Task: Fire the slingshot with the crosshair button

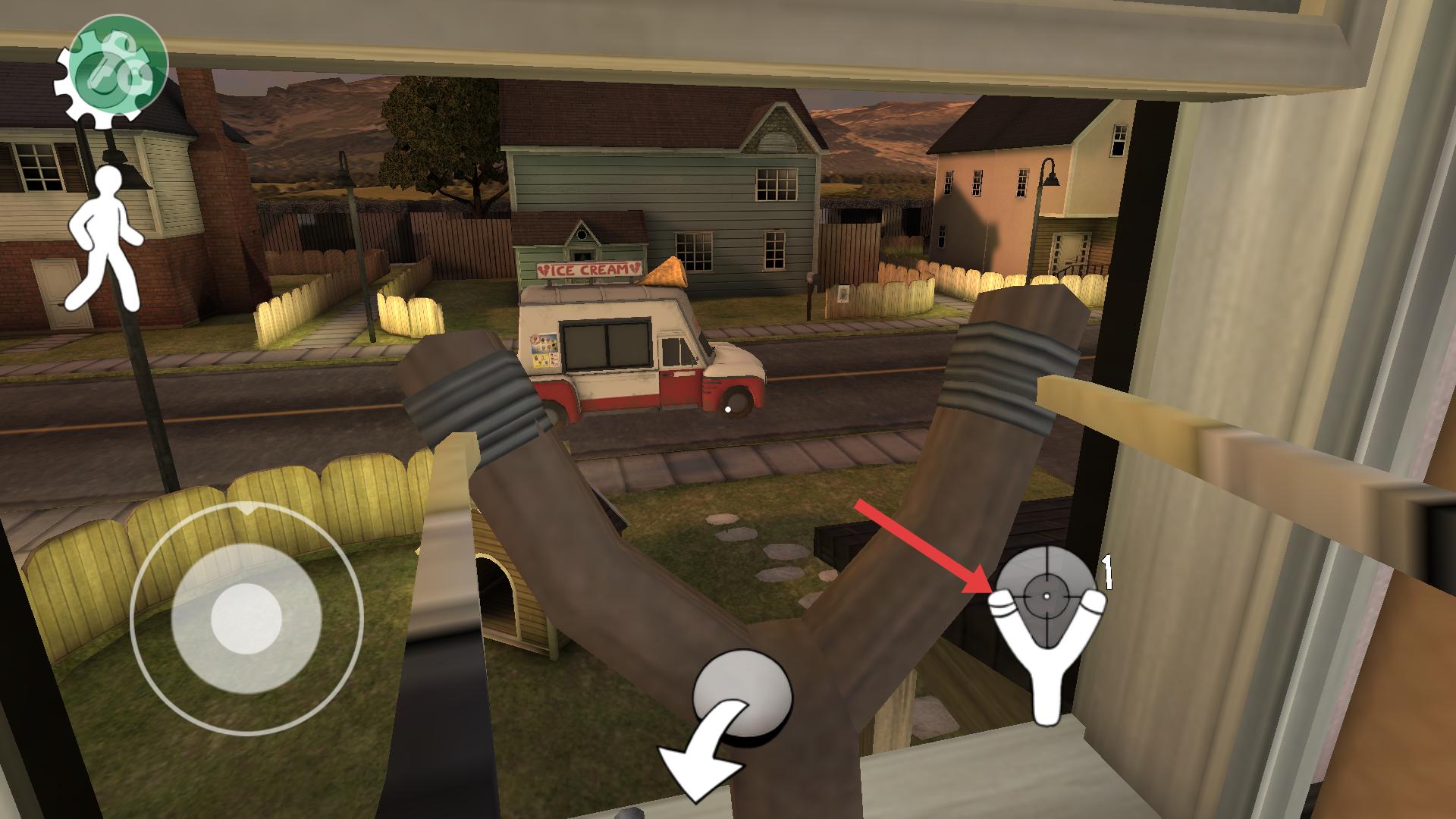Action: 1046,622
